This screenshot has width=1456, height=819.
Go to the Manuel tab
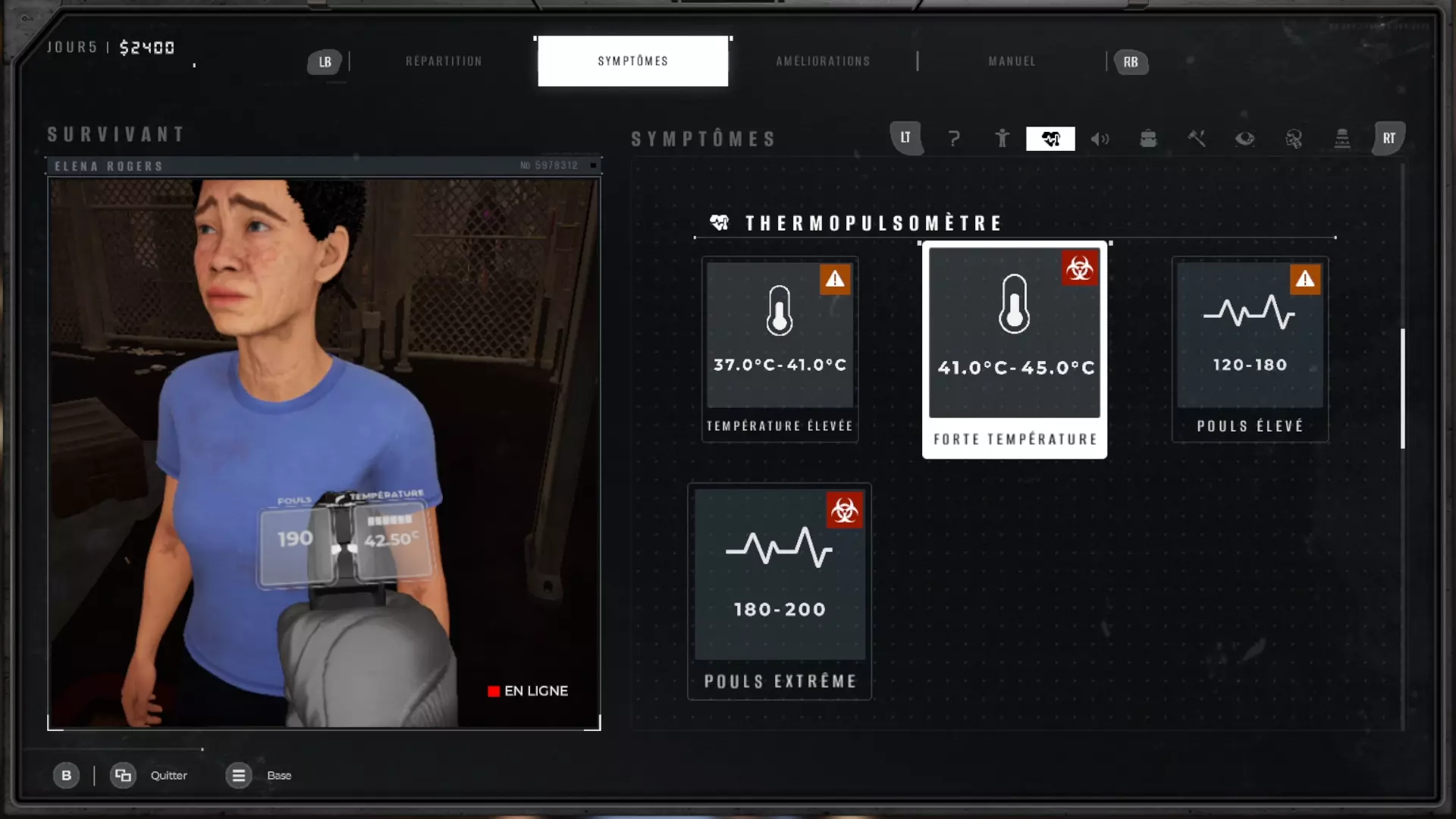click(x=1012, y=61)
